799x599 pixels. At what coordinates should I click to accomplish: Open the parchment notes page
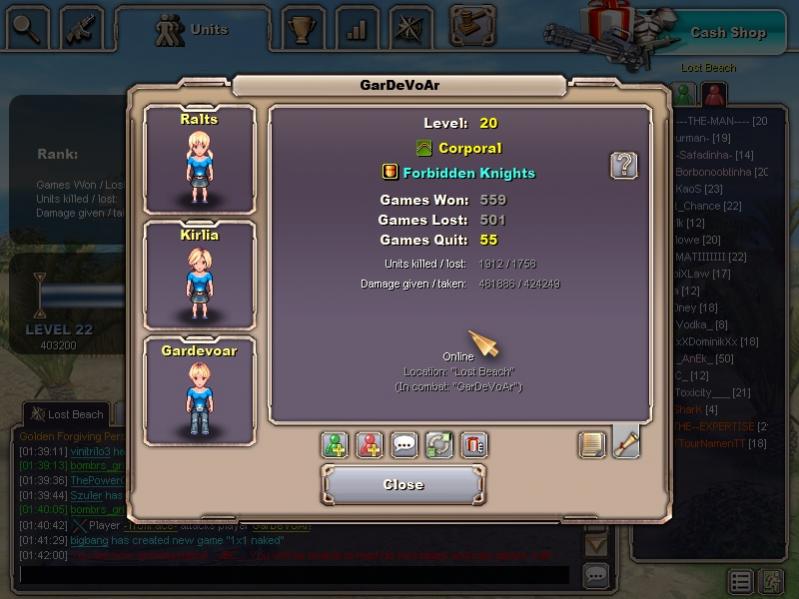593,444
